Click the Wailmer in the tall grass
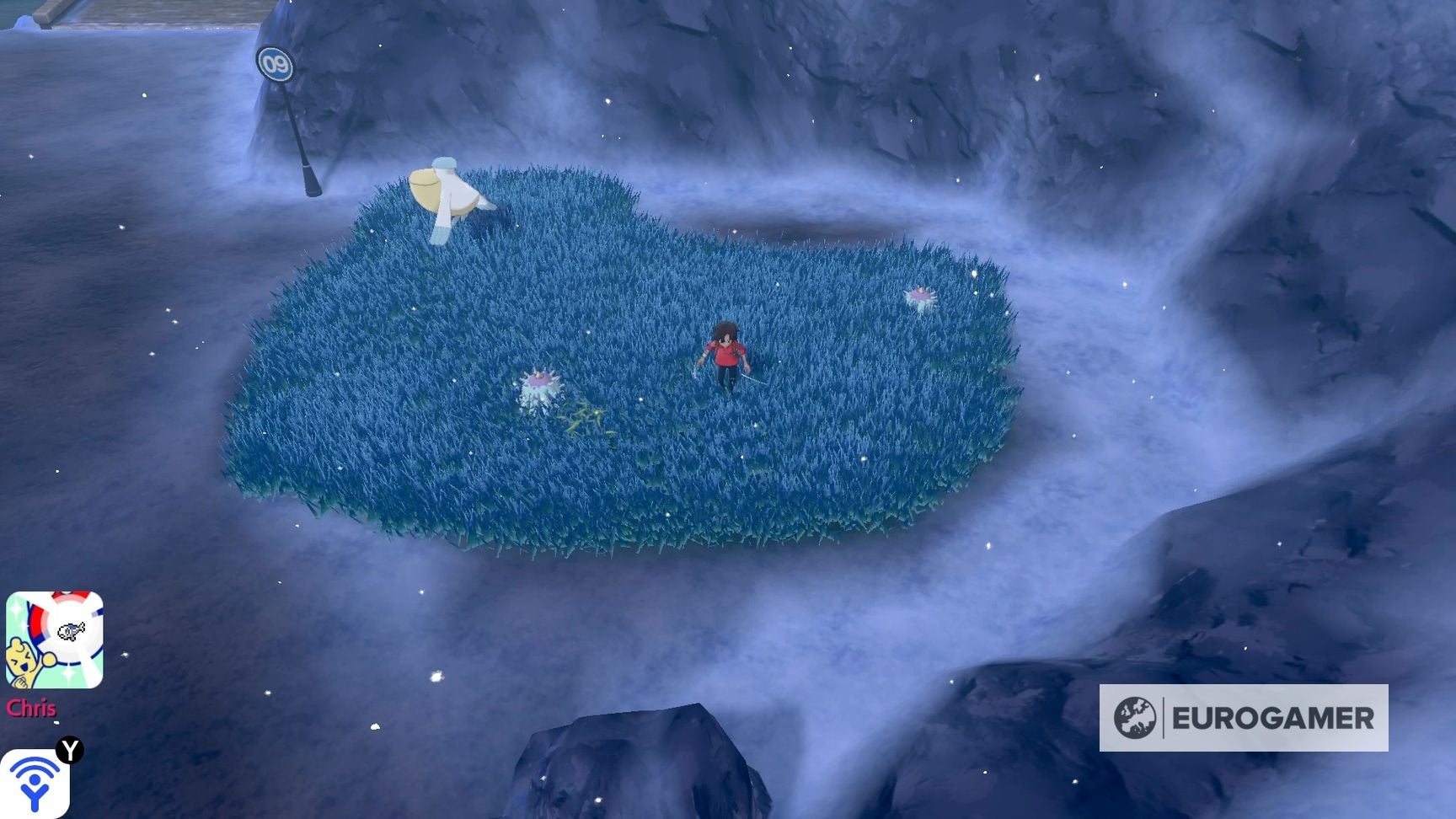The width and height of the screenshot is (1456, 819). point(447,192)
